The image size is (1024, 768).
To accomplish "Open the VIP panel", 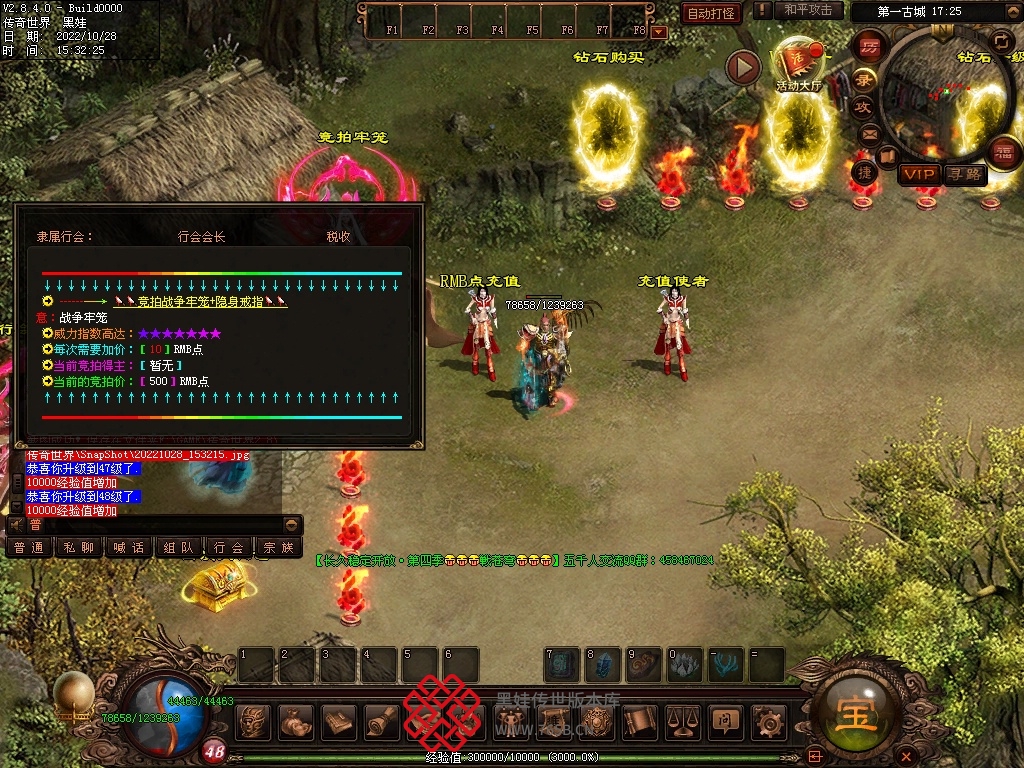I will tap(918, 175).
